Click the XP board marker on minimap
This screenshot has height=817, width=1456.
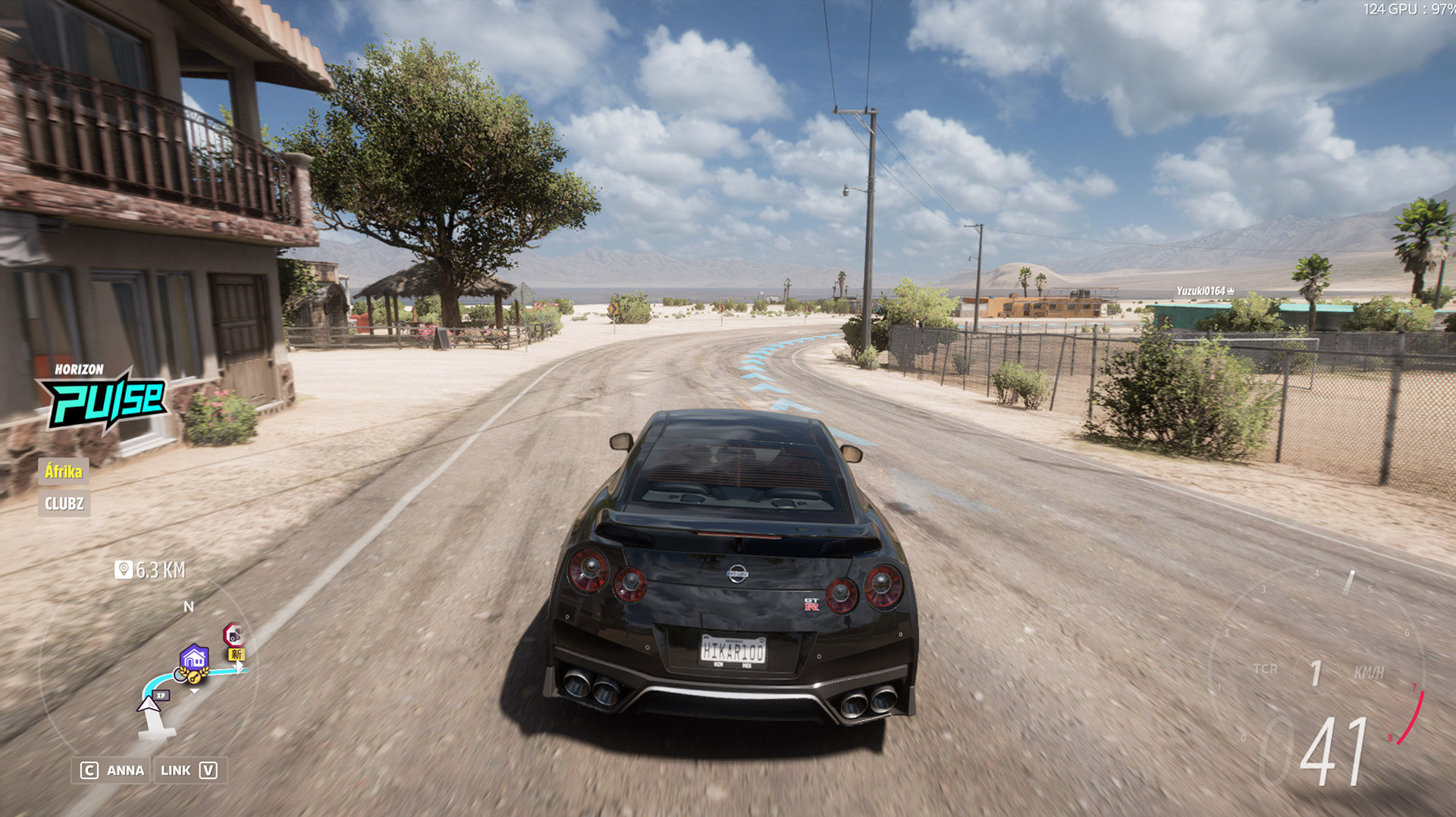pyautogui.click(x=161, y=695)
